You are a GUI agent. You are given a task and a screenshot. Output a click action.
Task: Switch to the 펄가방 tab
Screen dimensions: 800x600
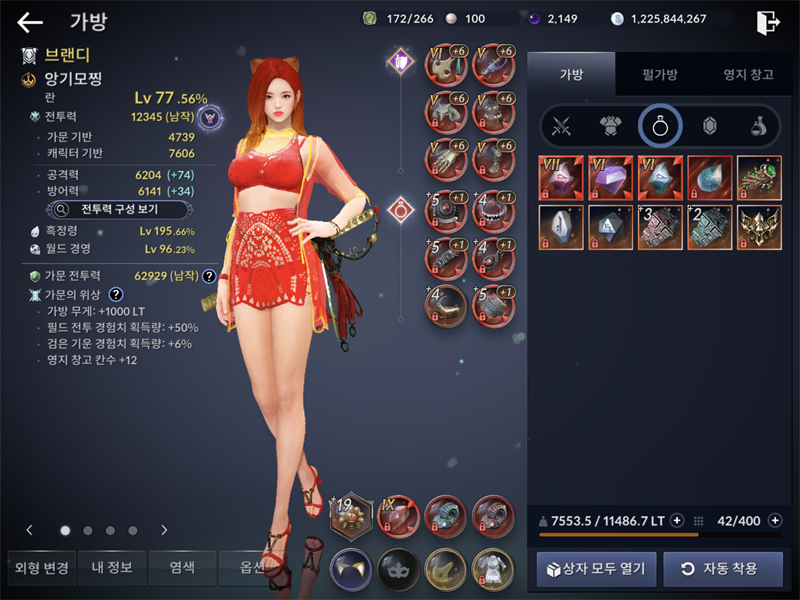(x=658, y=74)
